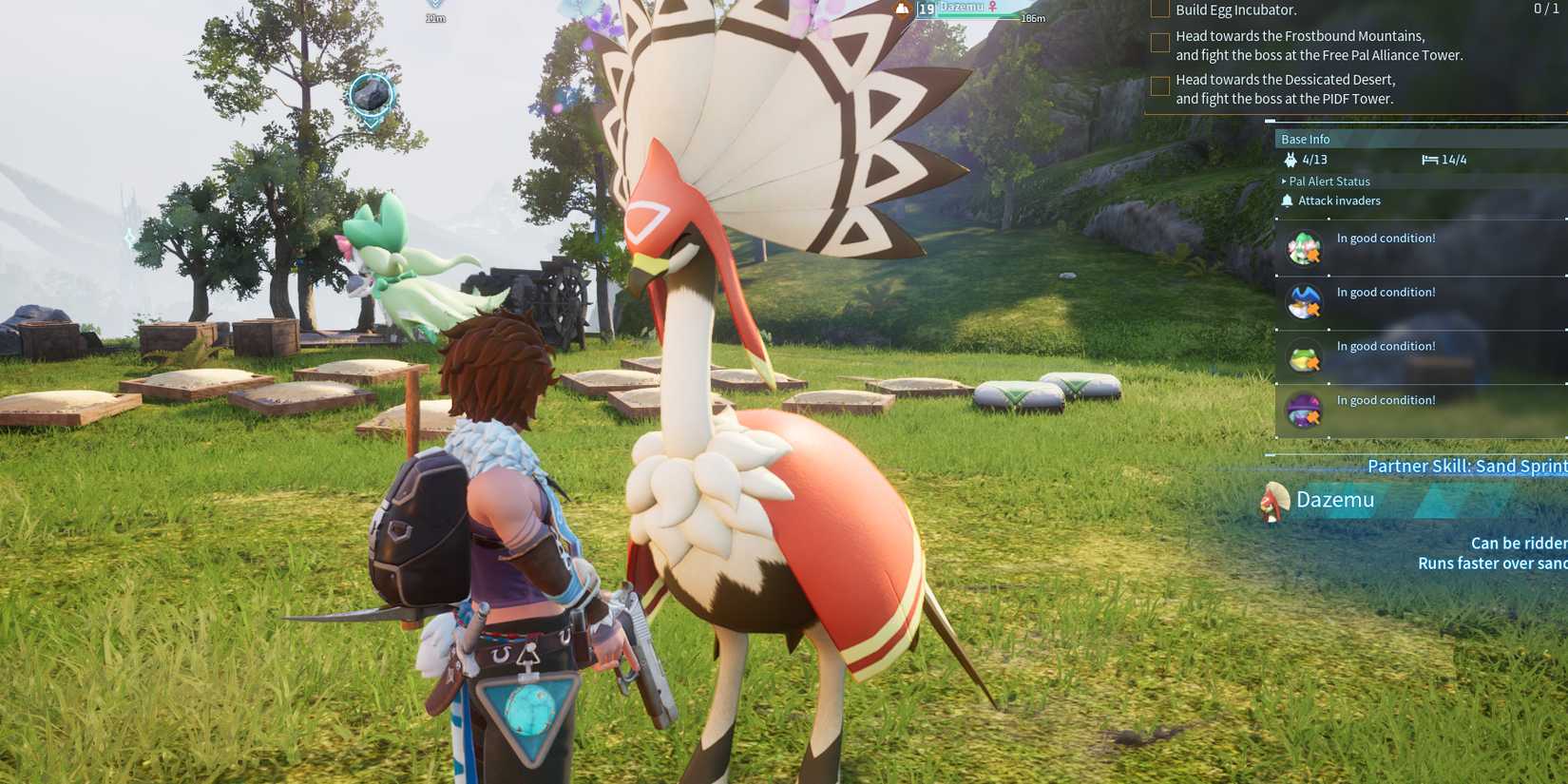Check the Dessicated Desert quest checkbox
The image size is (1568, 784).
[1158, 86]
